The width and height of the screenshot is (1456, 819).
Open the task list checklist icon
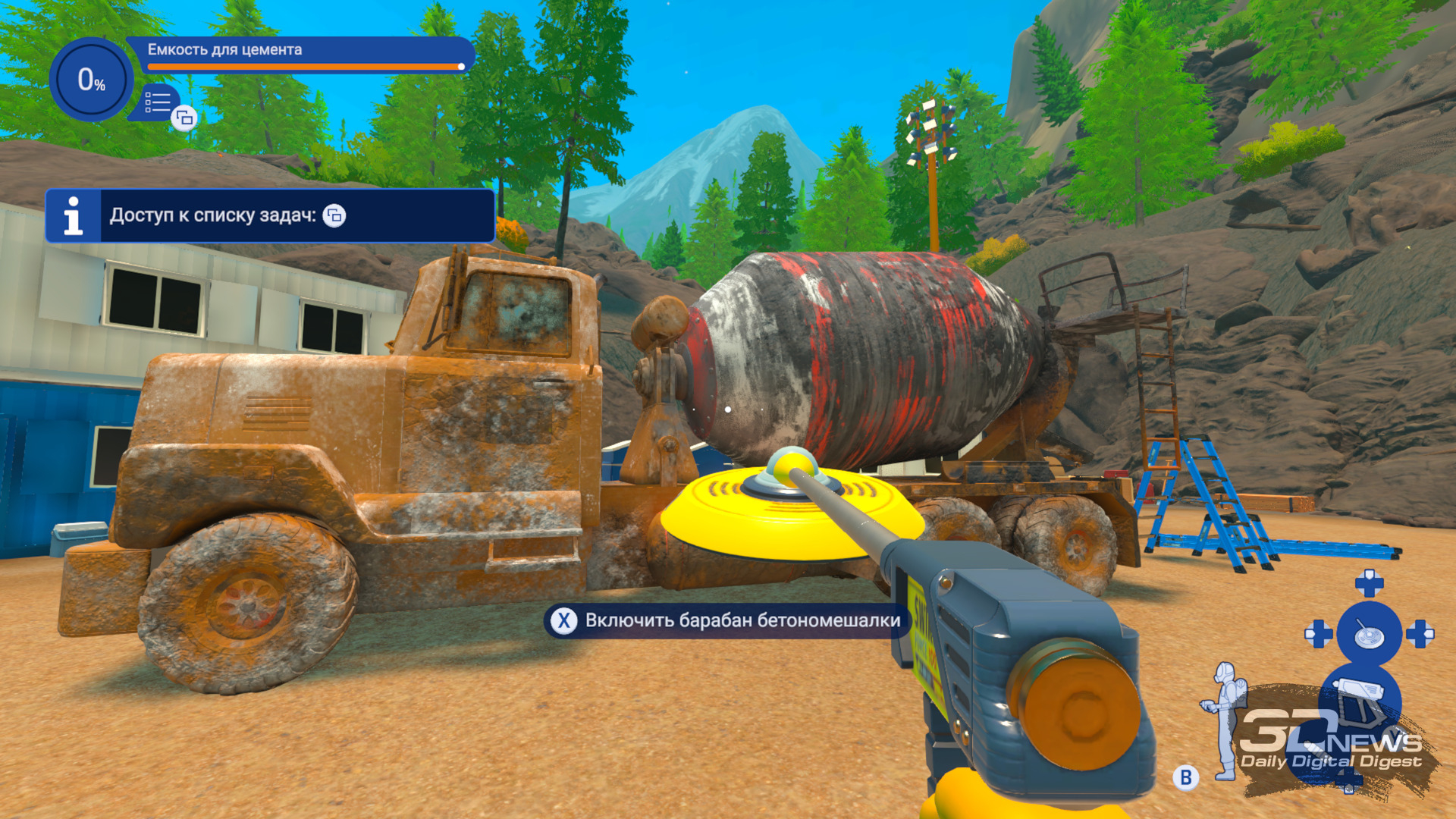(158, 102)
